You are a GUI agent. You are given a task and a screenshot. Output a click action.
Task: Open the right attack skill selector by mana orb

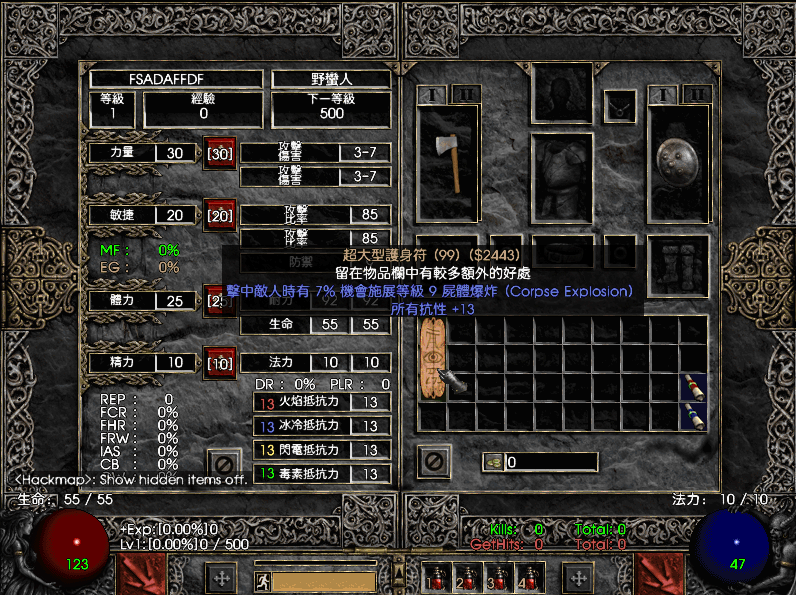658,575
